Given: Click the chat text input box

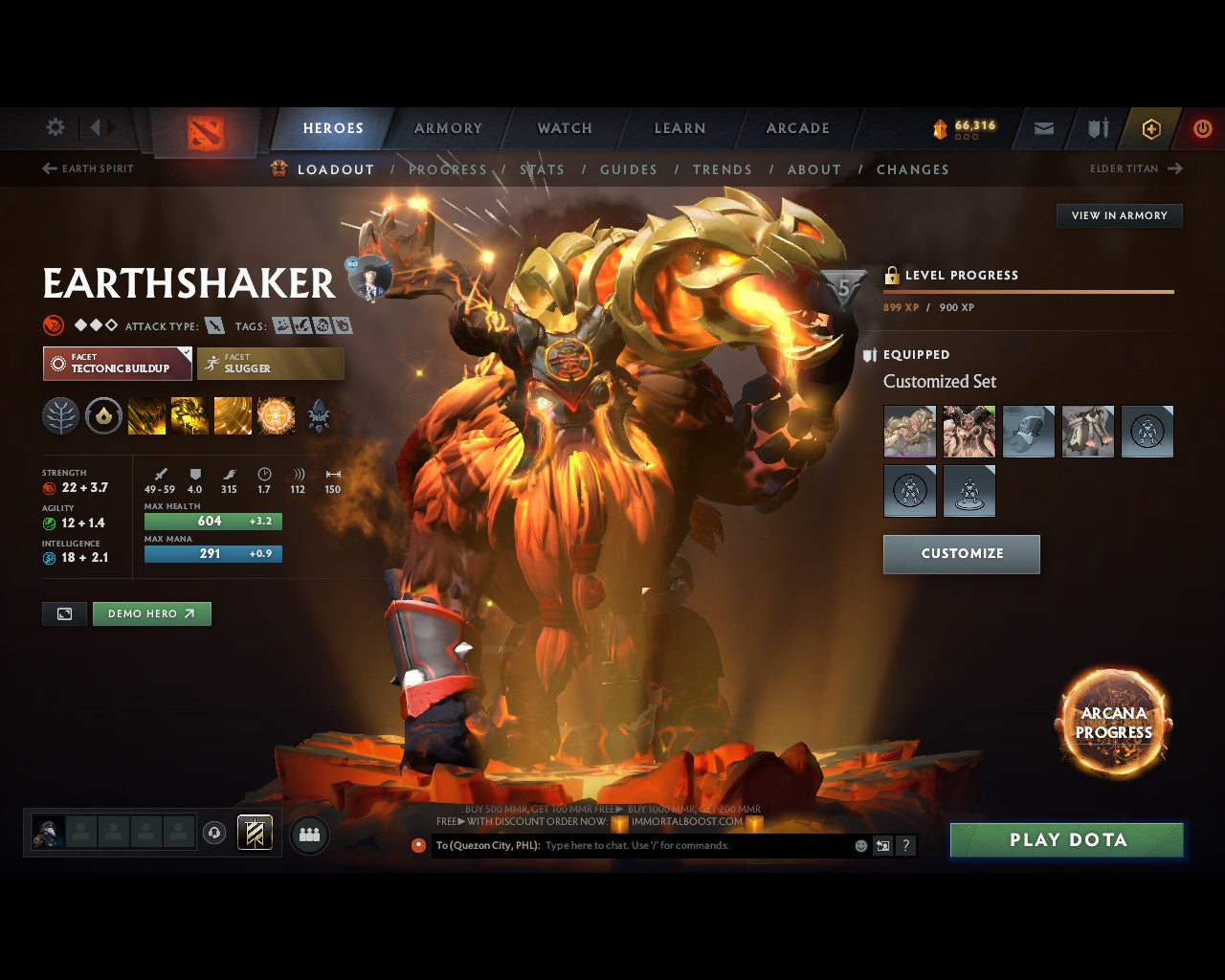Looking at the screenshot, I should (694, 846).
